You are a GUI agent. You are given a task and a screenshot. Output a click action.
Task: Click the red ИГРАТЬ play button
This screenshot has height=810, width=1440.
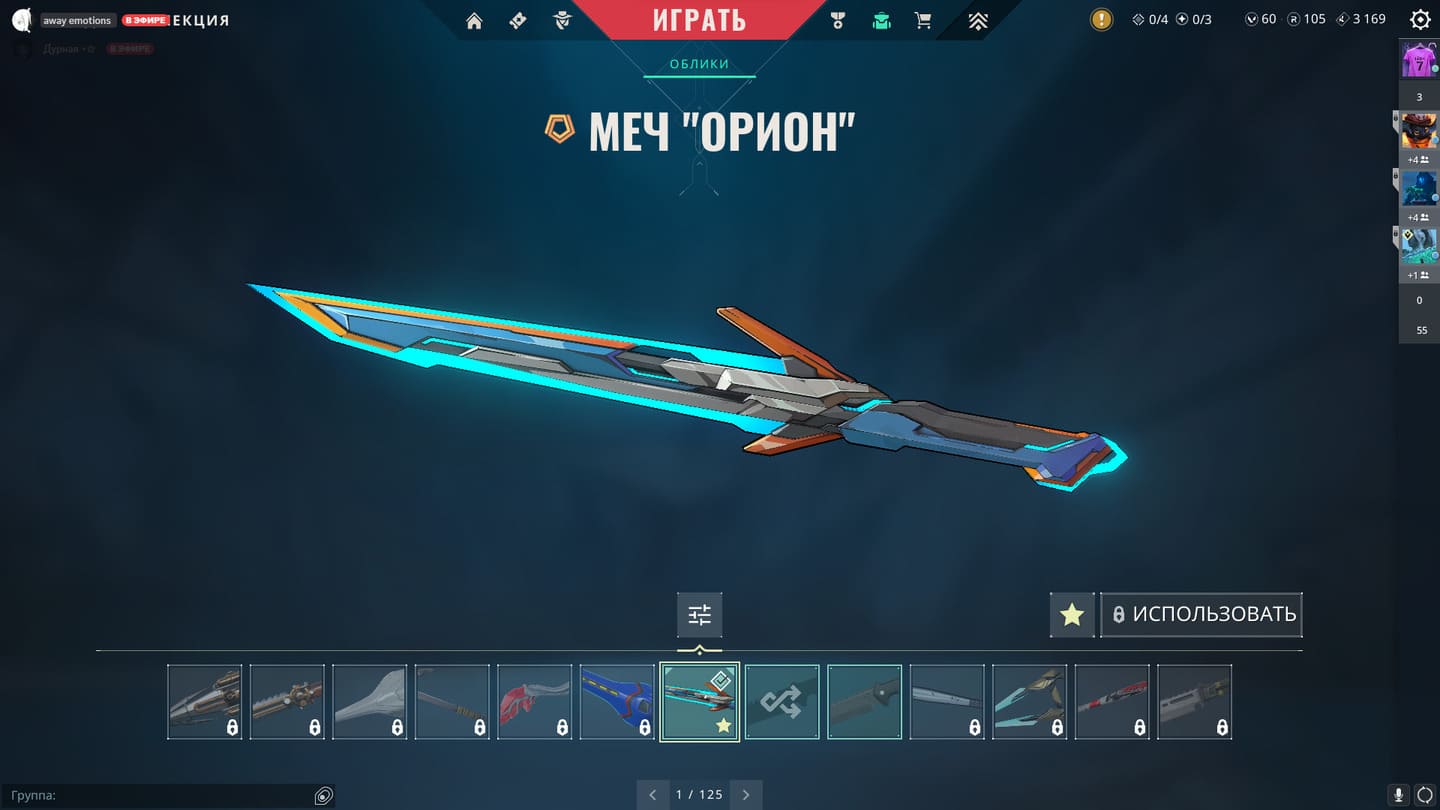[699, 20]
